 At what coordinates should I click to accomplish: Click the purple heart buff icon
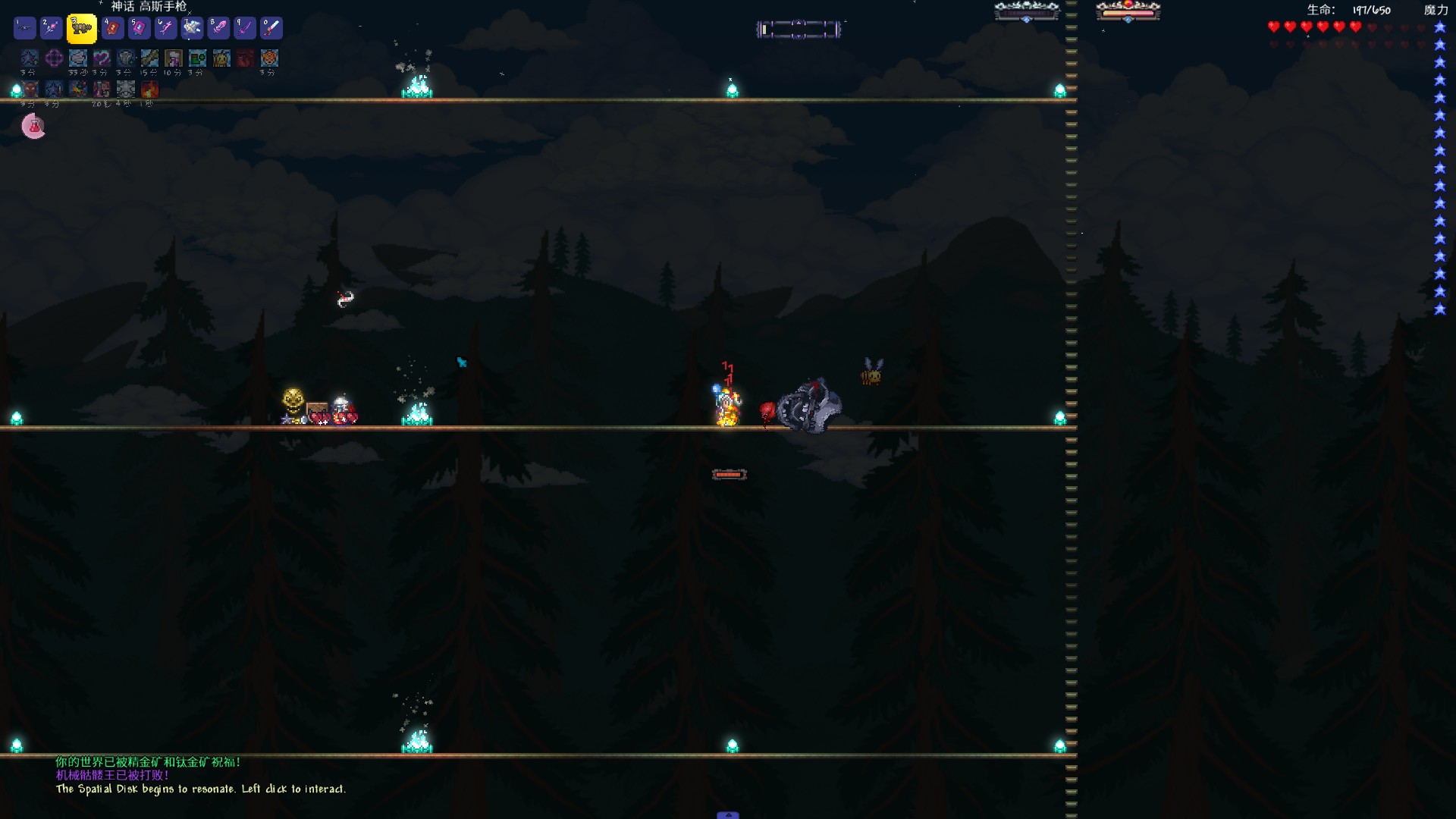point(102,58)
